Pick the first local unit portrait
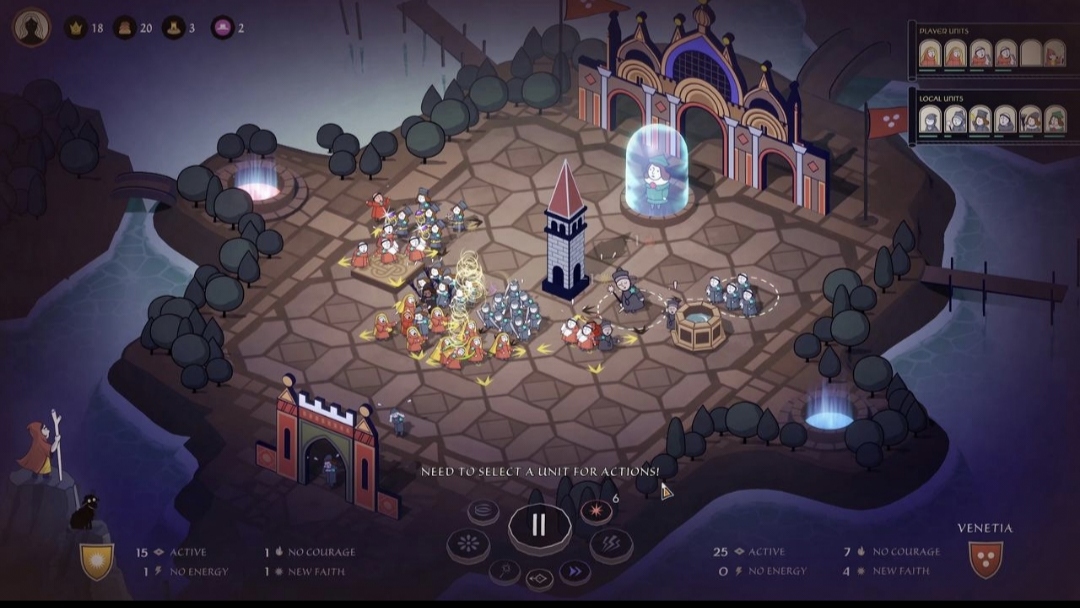1080x608 pixels. tap(930, 120)
